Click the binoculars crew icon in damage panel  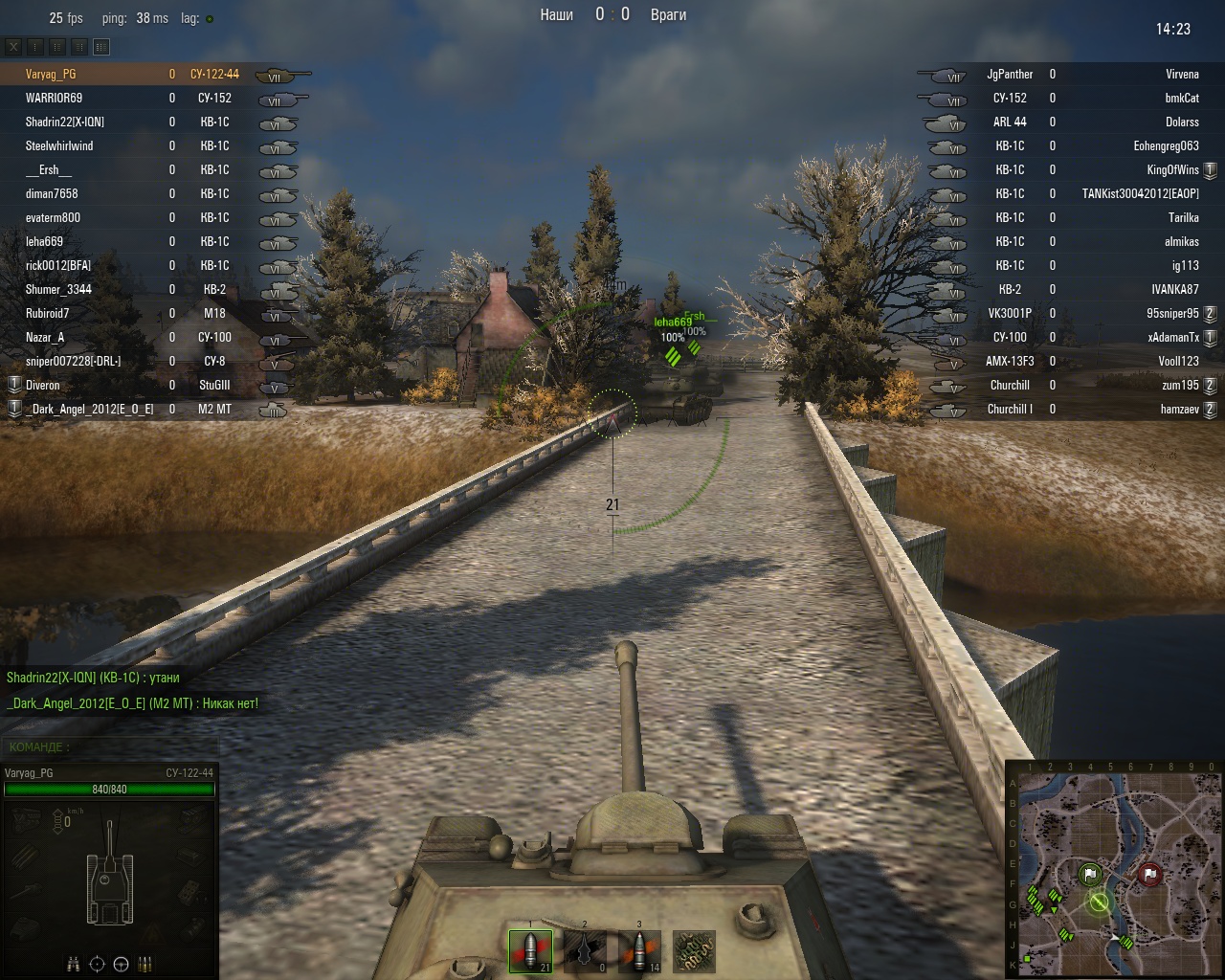point(74,964)
